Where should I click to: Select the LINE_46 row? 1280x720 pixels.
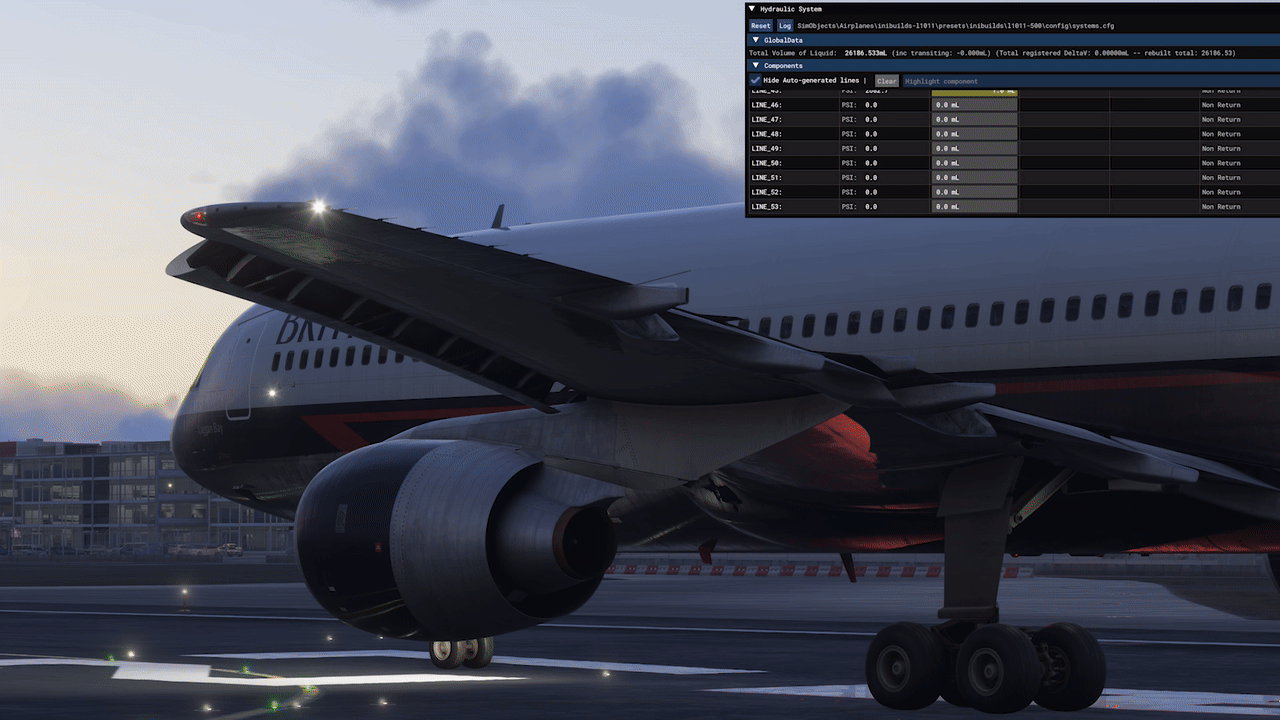(790, 104)
